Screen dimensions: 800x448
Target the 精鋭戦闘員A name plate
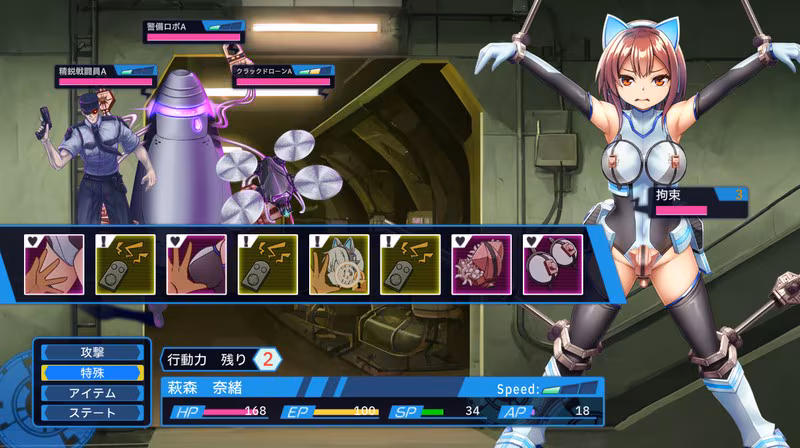coord(105,72)
